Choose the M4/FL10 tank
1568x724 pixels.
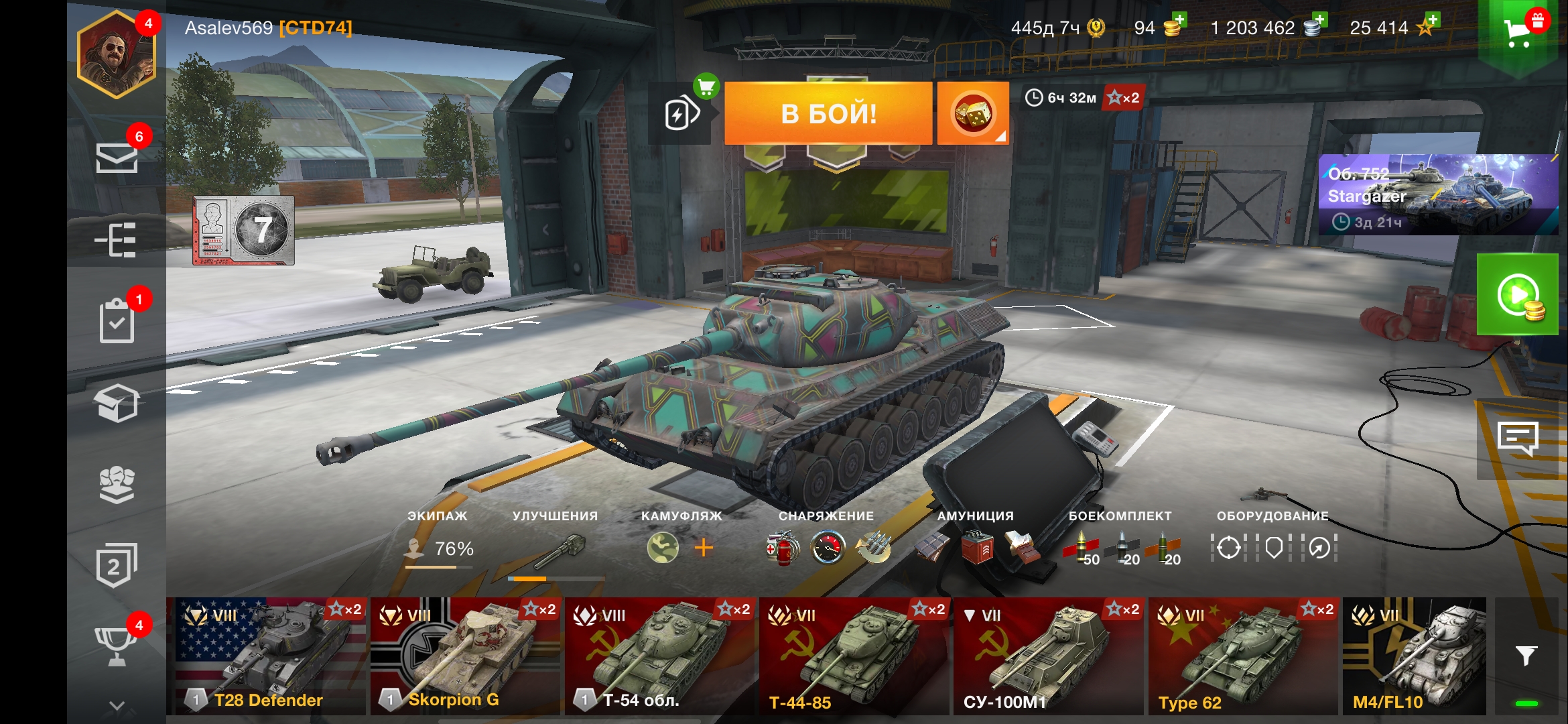[1414, 656]
